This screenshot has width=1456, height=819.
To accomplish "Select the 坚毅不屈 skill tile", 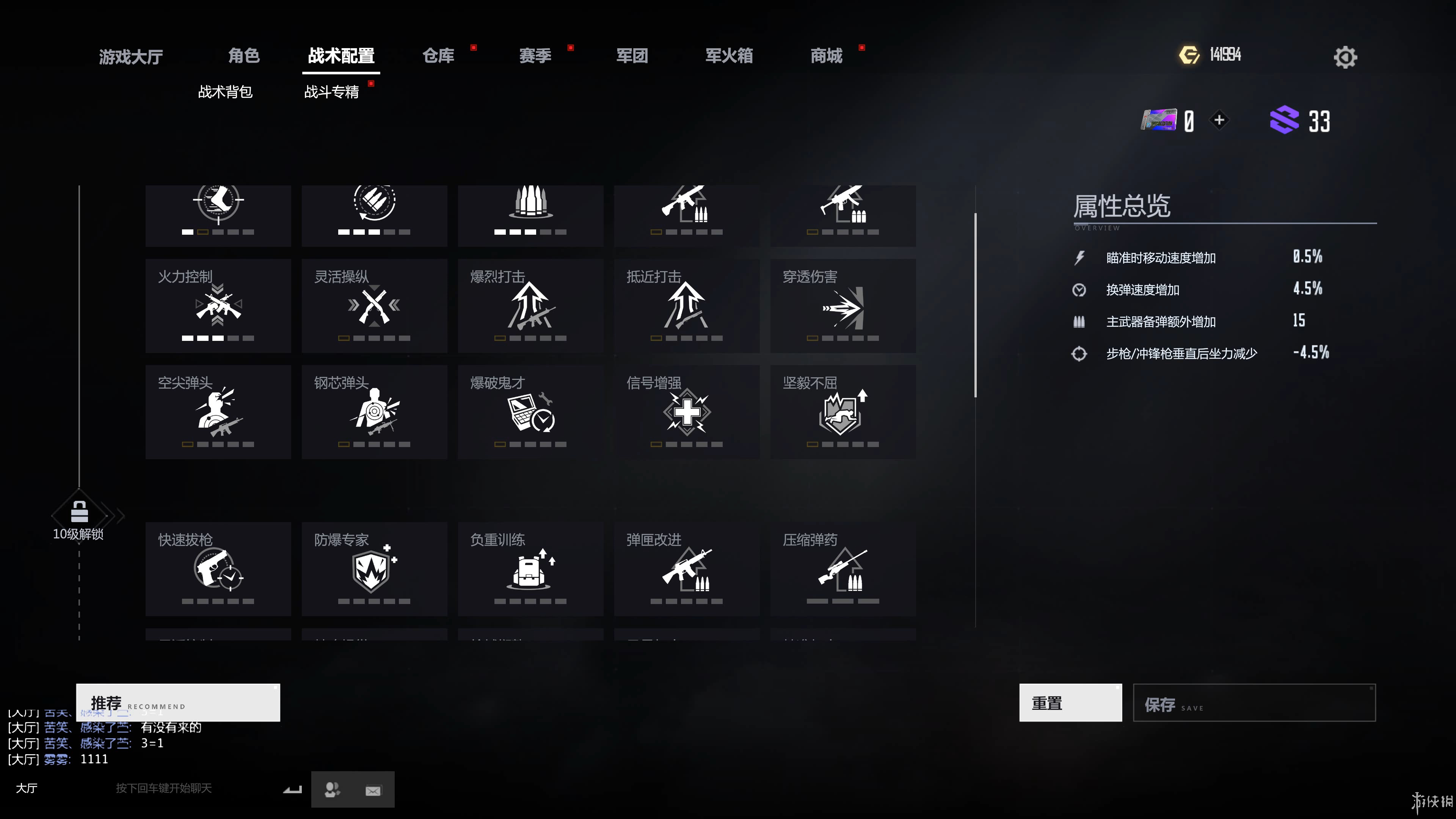I will click(843, 411).
